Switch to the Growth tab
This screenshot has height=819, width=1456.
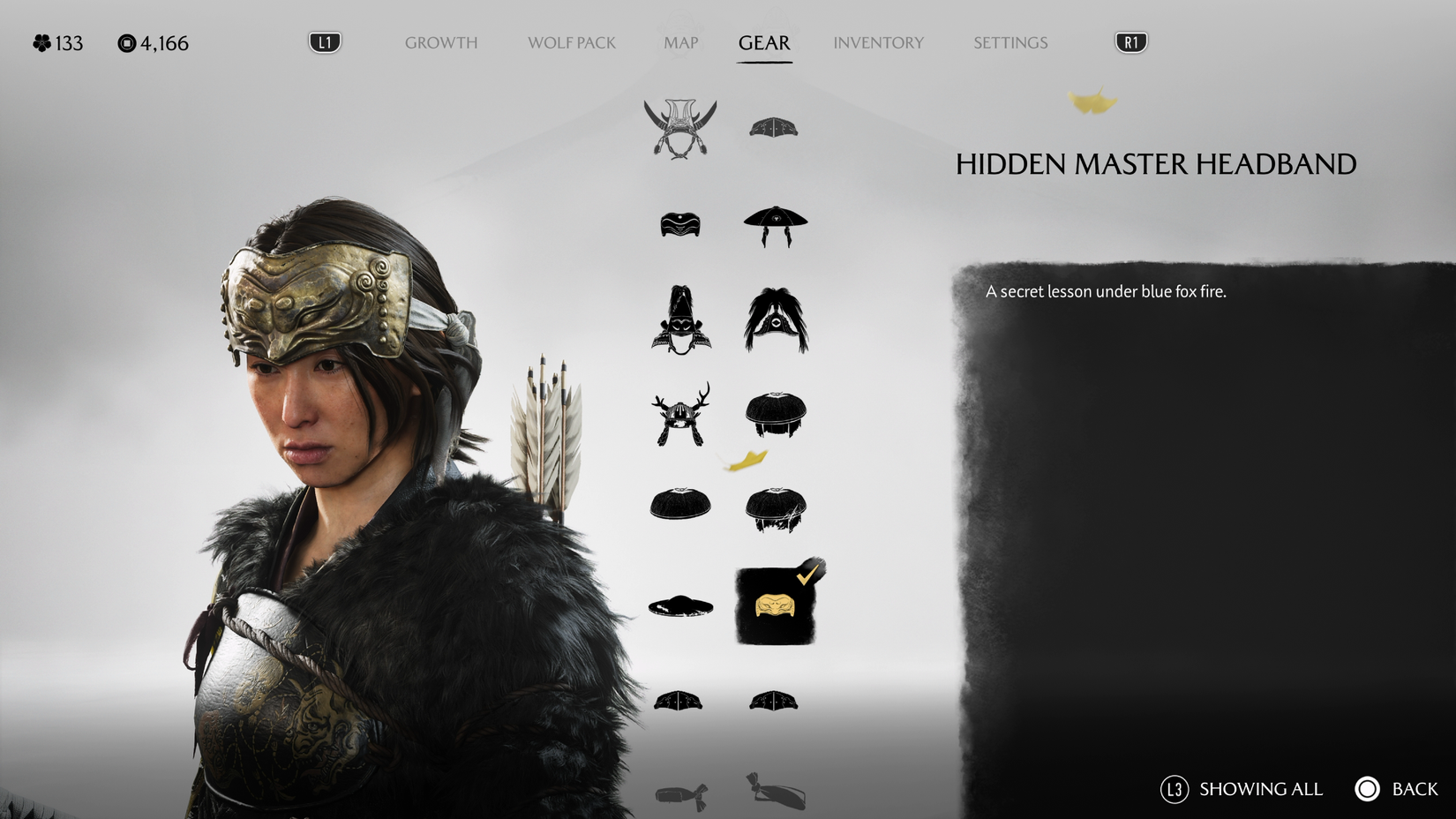coord(440,42)
